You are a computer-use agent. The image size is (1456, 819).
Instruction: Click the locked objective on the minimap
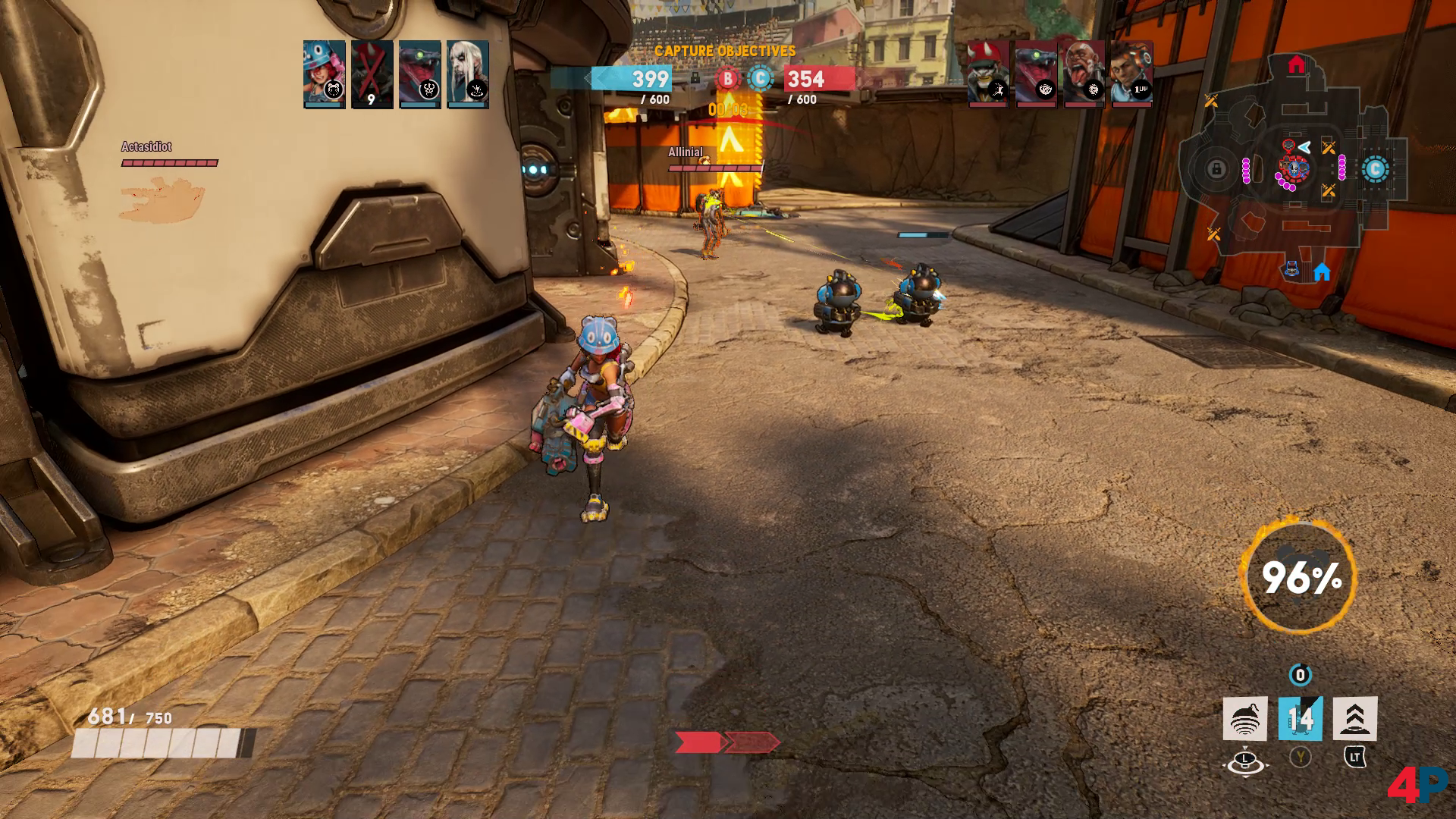pos(1216,169)
